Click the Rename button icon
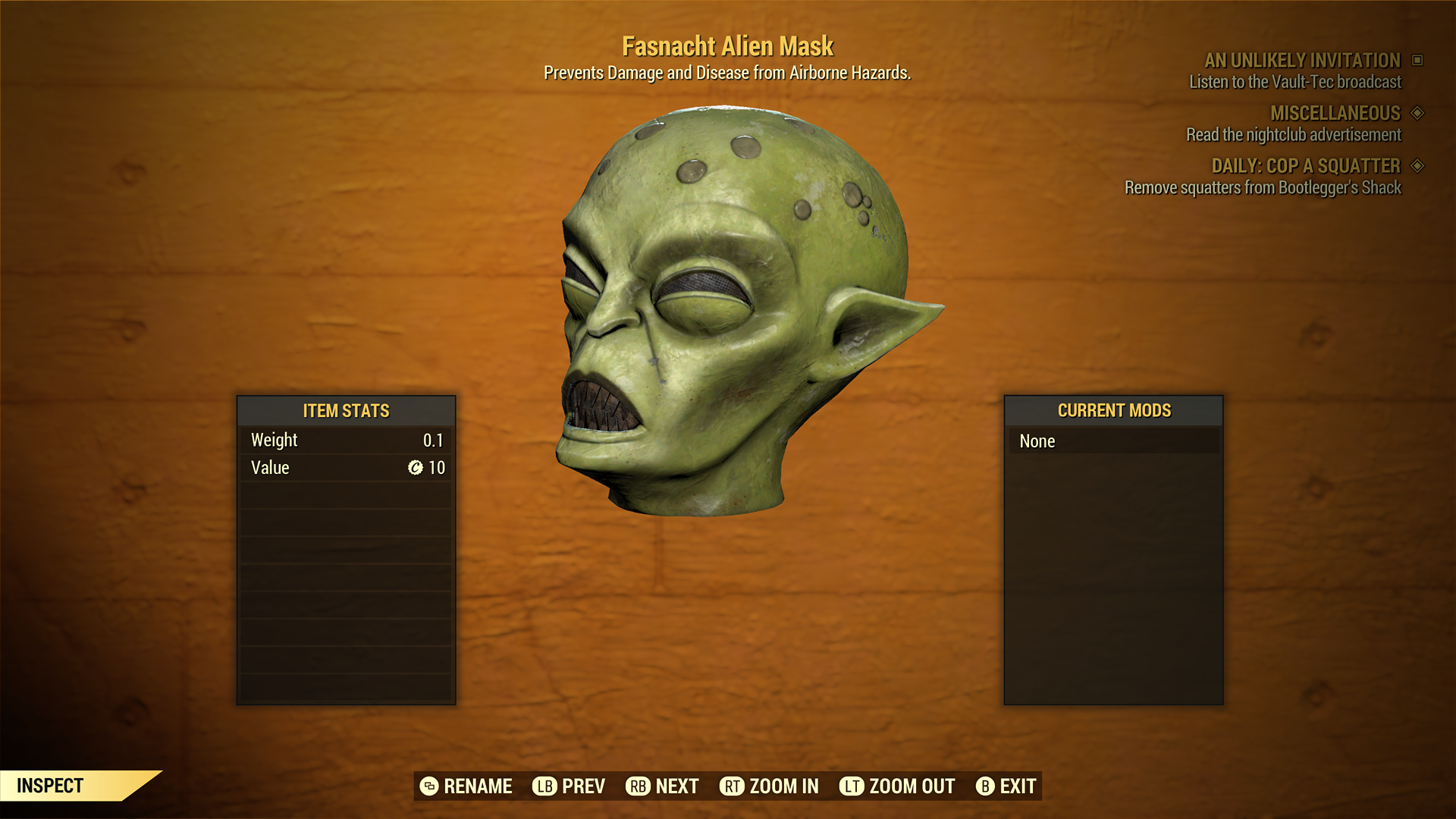The width and height of the screenshot is (1456, 819). pyautogui.click(x=428, y=786)
